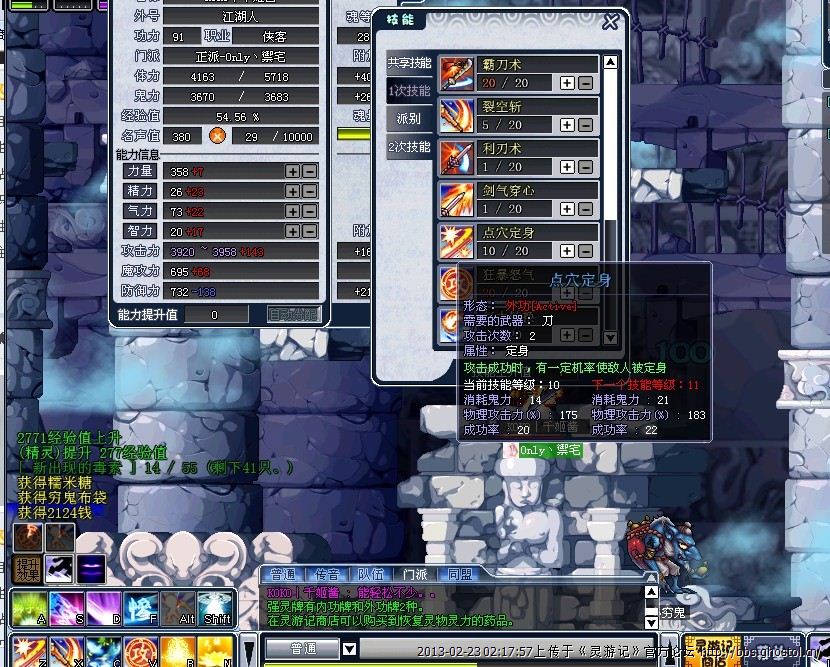The height and width of the screenshot is (667, 830).
Task: Raise the 气力 attribute
Action: tap(293, 211)
